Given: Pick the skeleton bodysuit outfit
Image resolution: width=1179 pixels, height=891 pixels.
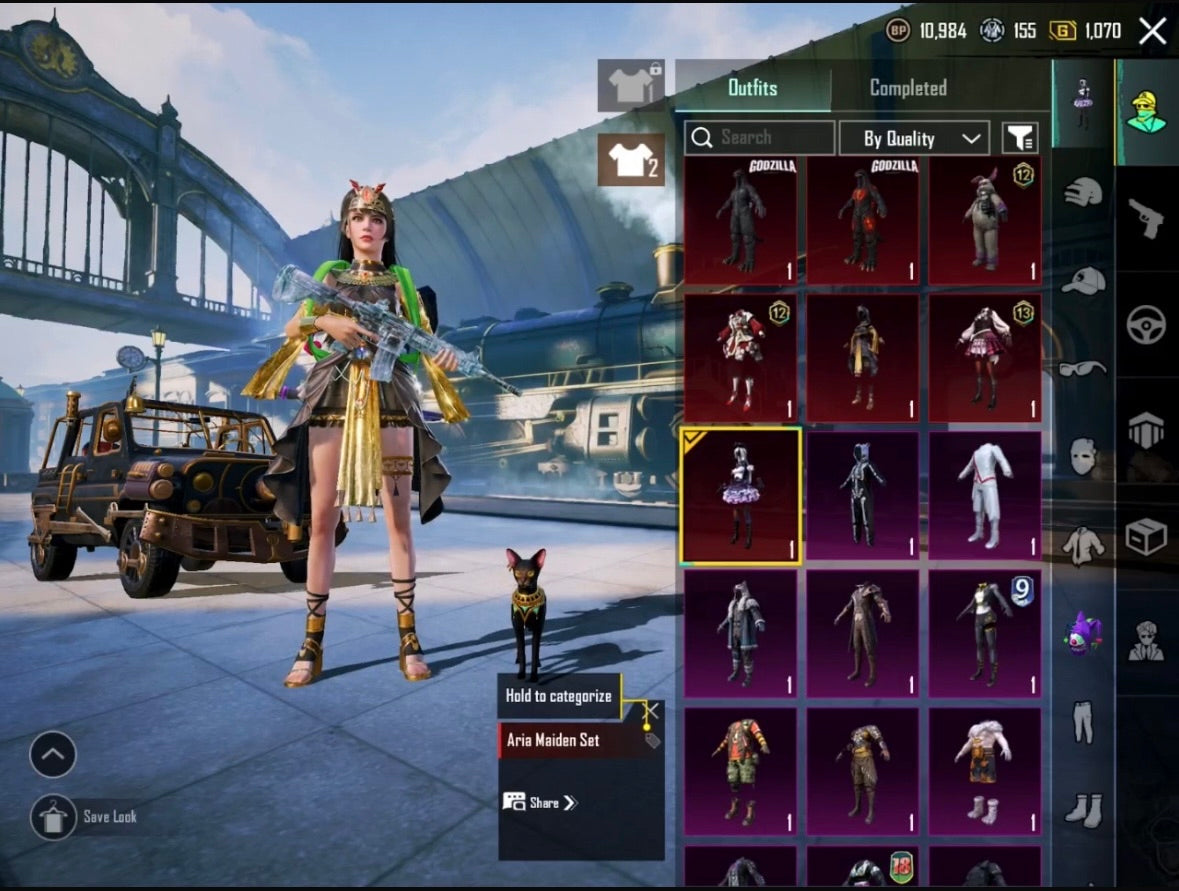Looking at the screenshot, I should tap(862, 496).
